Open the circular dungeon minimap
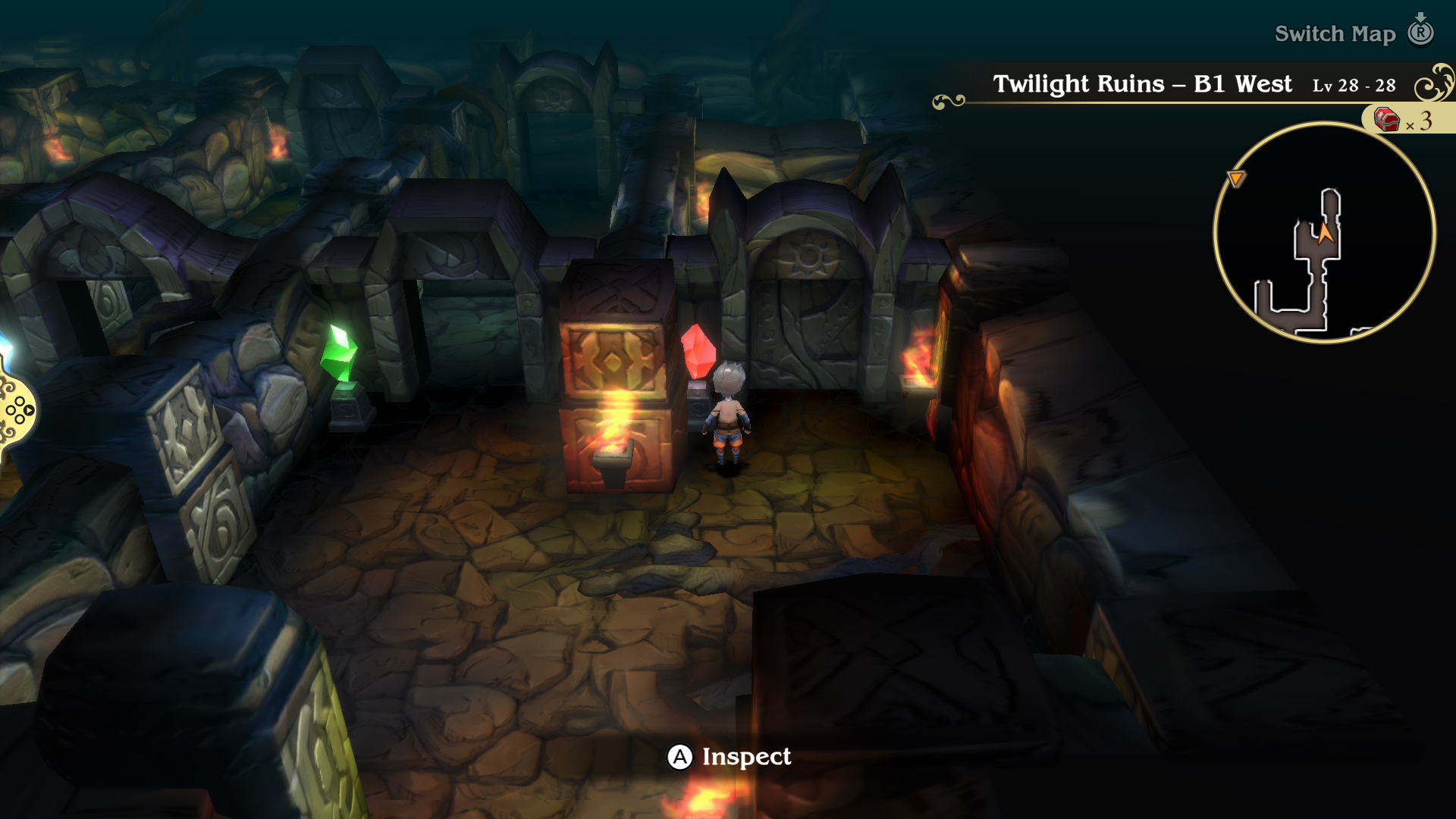 [x=1324, y=233]
